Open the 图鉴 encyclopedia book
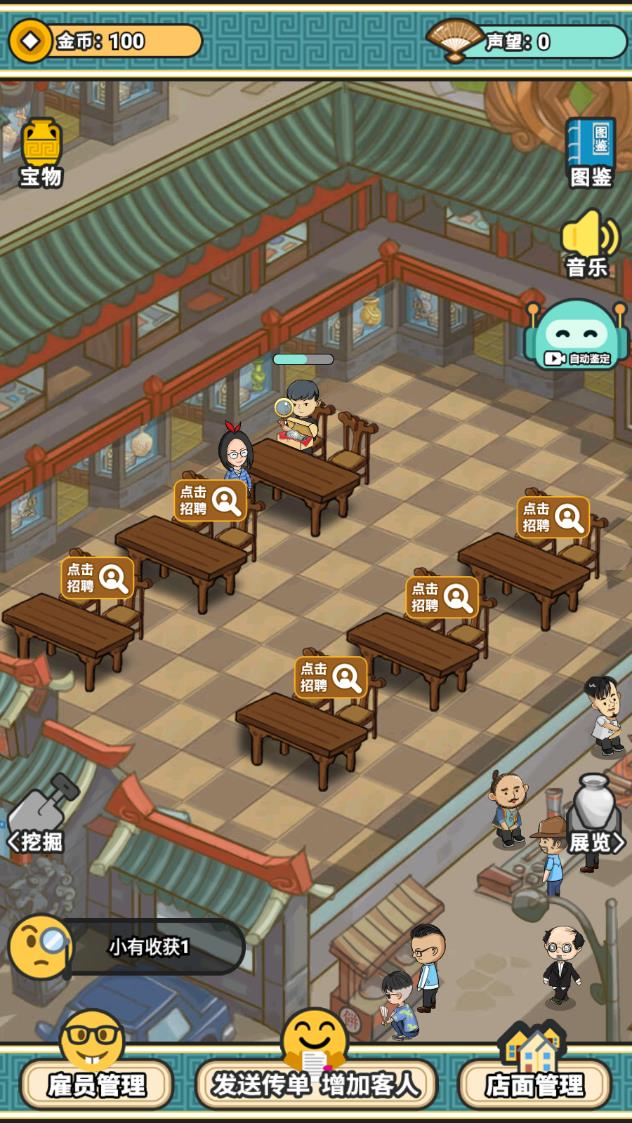The image size is (632, 1123). (590, 152)
